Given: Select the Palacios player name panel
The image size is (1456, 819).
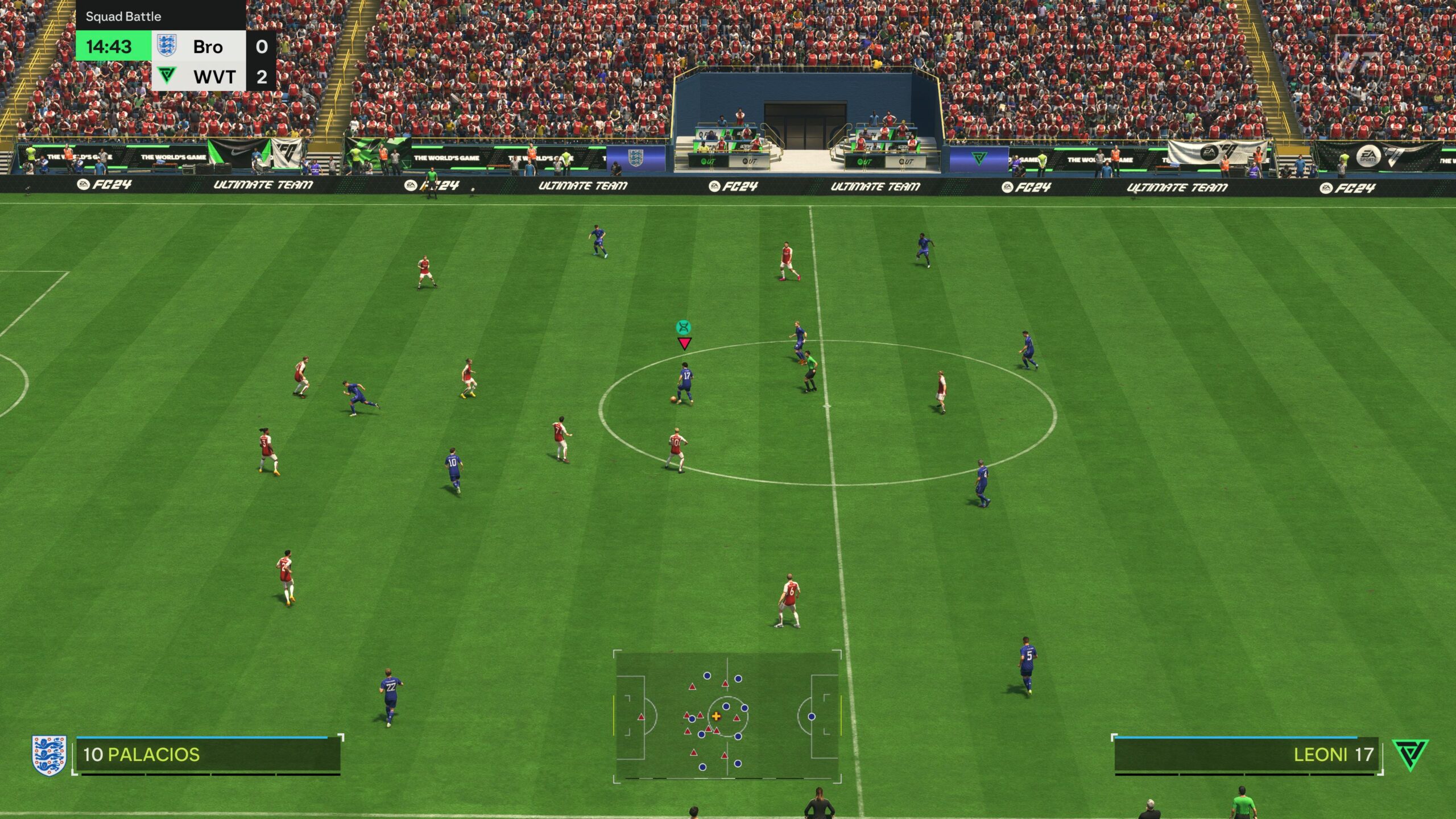Looking at the screenshot, I should (x=208, y=754).
